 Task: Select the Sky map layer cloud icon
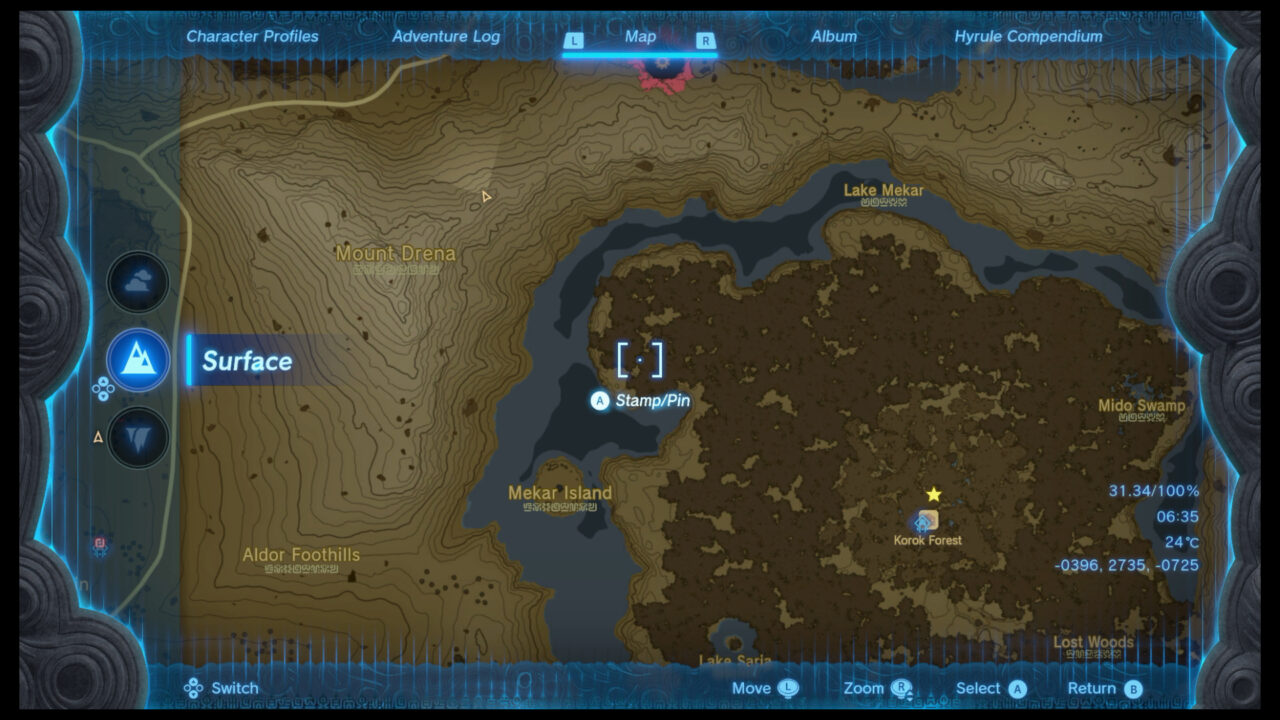tap(137, 281)
